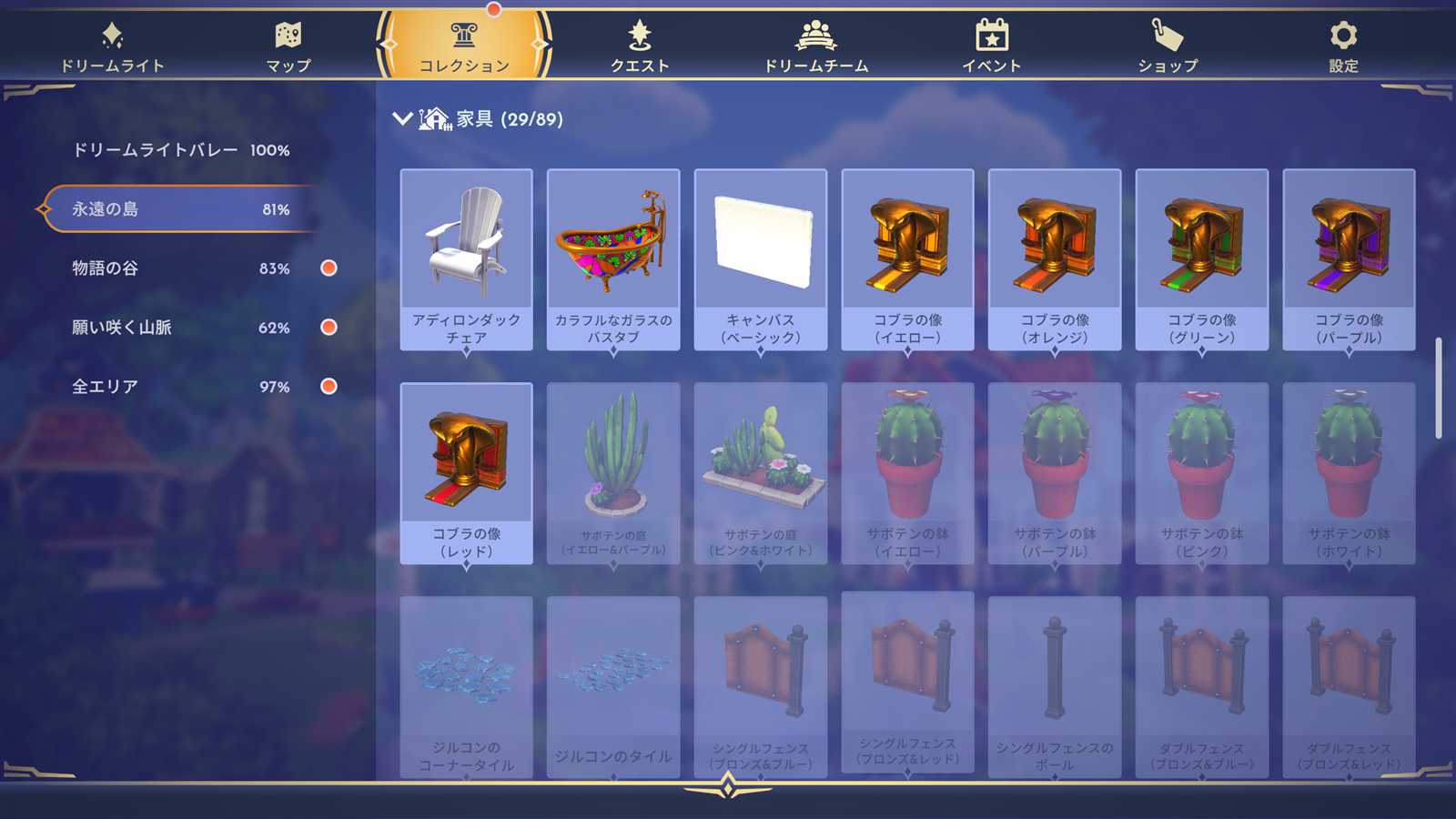Choose the 物語の谷 area entry
The image size is (1456, 819).
[180, 268]
